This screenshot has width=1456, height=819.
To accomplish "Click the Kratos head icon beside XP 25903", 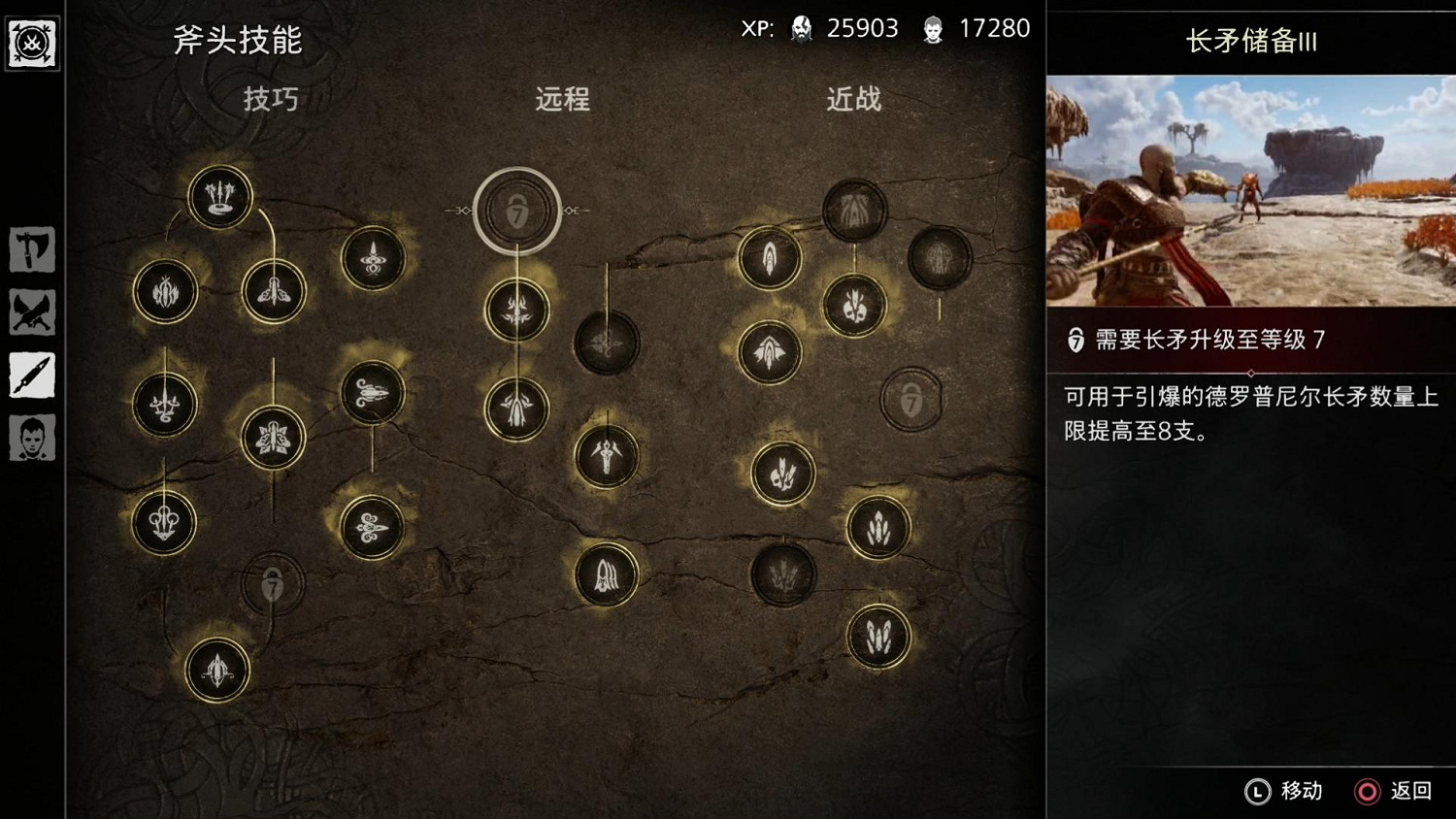I will [799, 28].
